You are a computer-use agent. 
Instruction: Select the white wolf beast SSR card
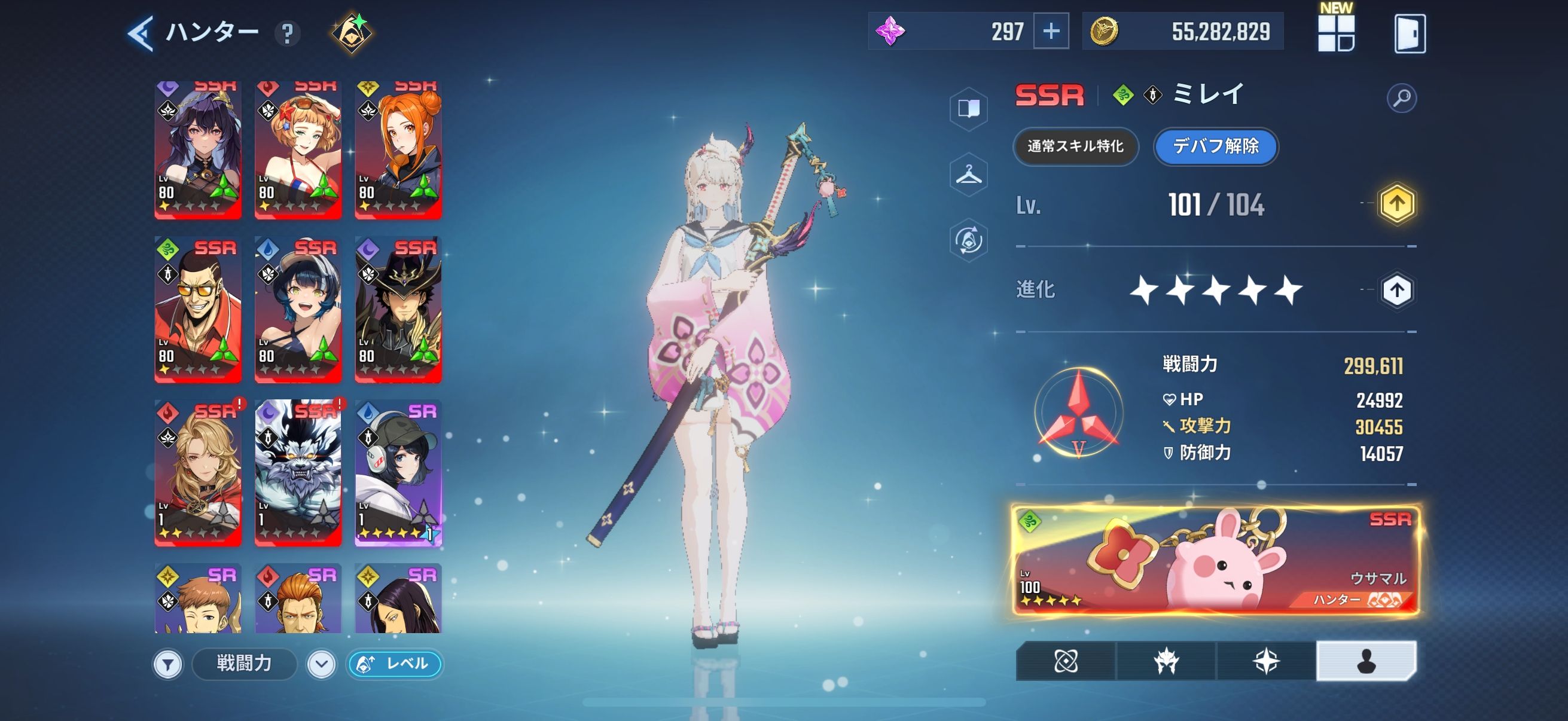[298, 473]
